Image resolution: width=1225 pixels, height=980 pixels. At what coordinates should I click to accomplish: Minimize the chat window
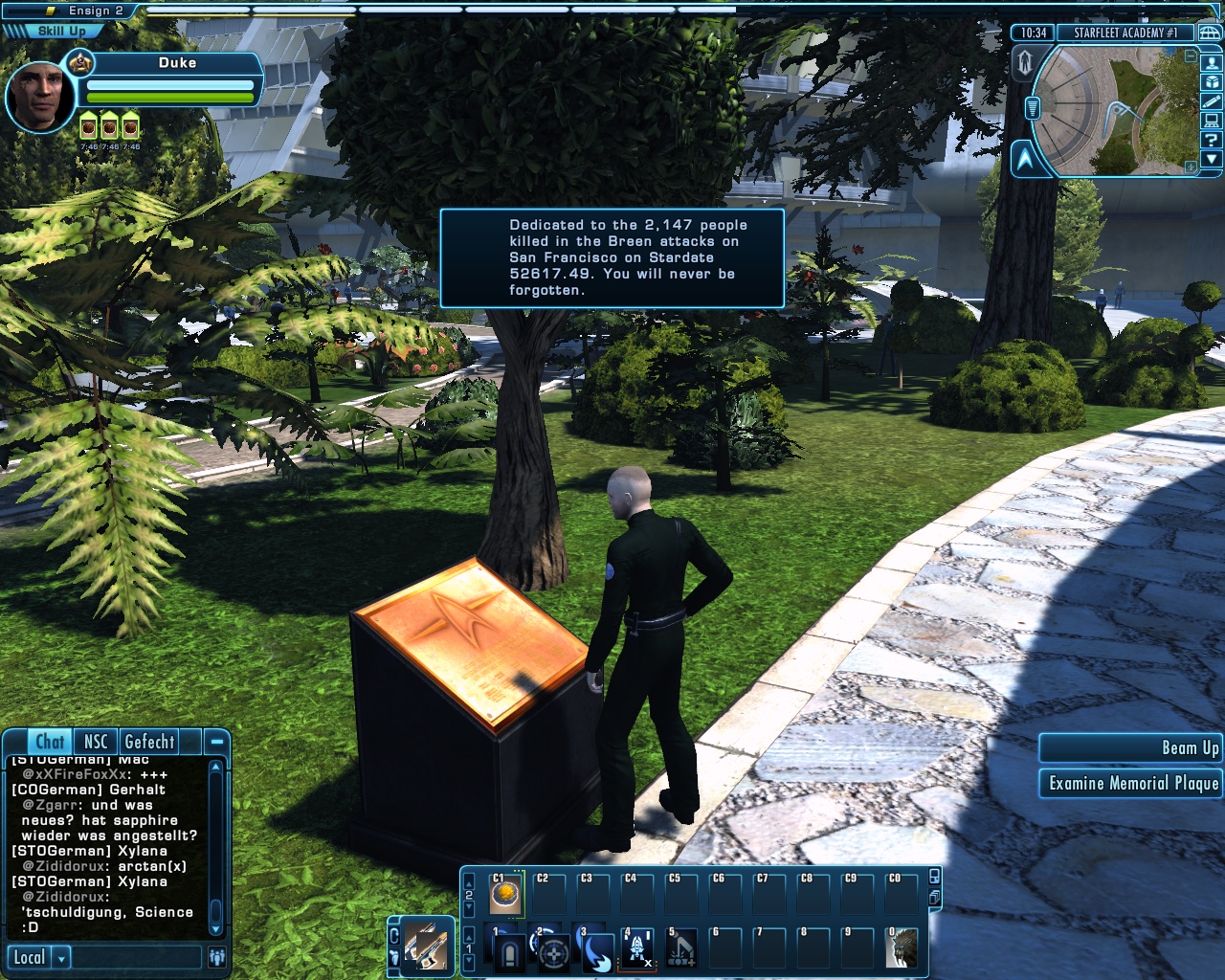(x=217, y=742)
